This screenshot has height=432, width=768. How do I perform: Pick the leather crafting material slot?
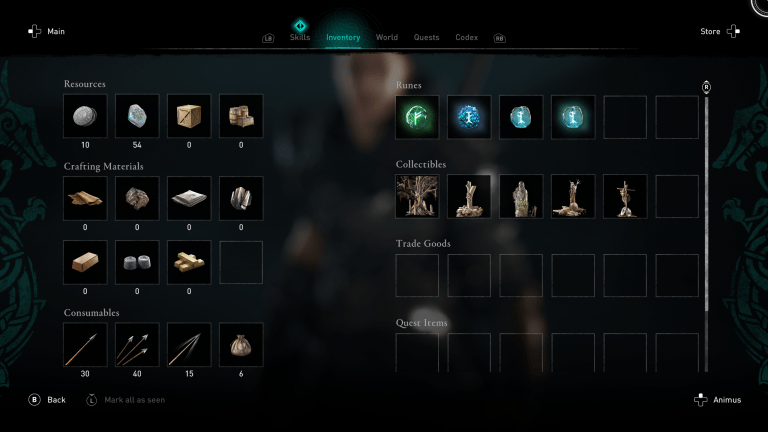(85, 198)
